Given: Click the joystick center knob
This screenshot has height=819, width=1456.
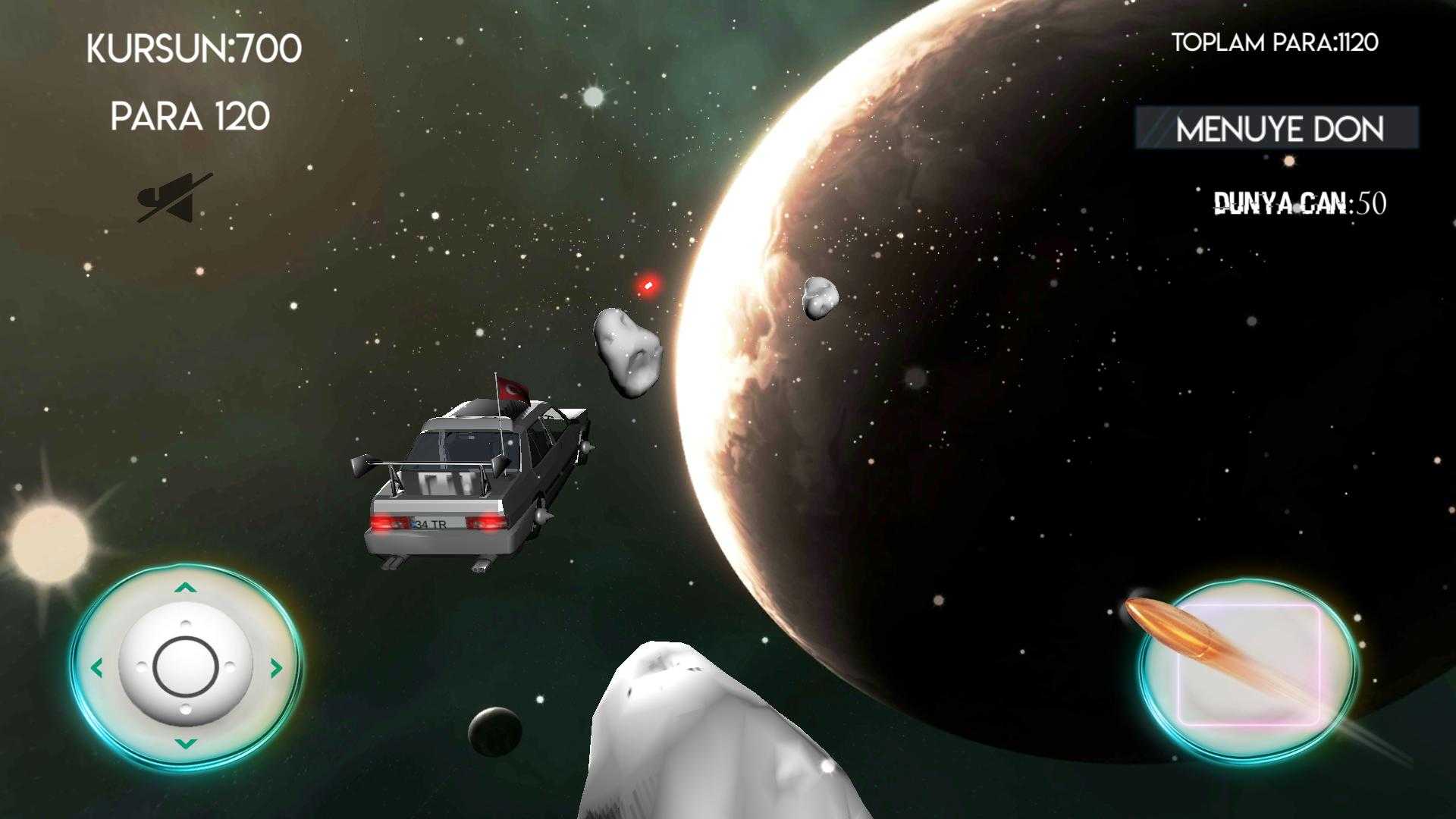Looking at the screenshot, I should (186, 668).
